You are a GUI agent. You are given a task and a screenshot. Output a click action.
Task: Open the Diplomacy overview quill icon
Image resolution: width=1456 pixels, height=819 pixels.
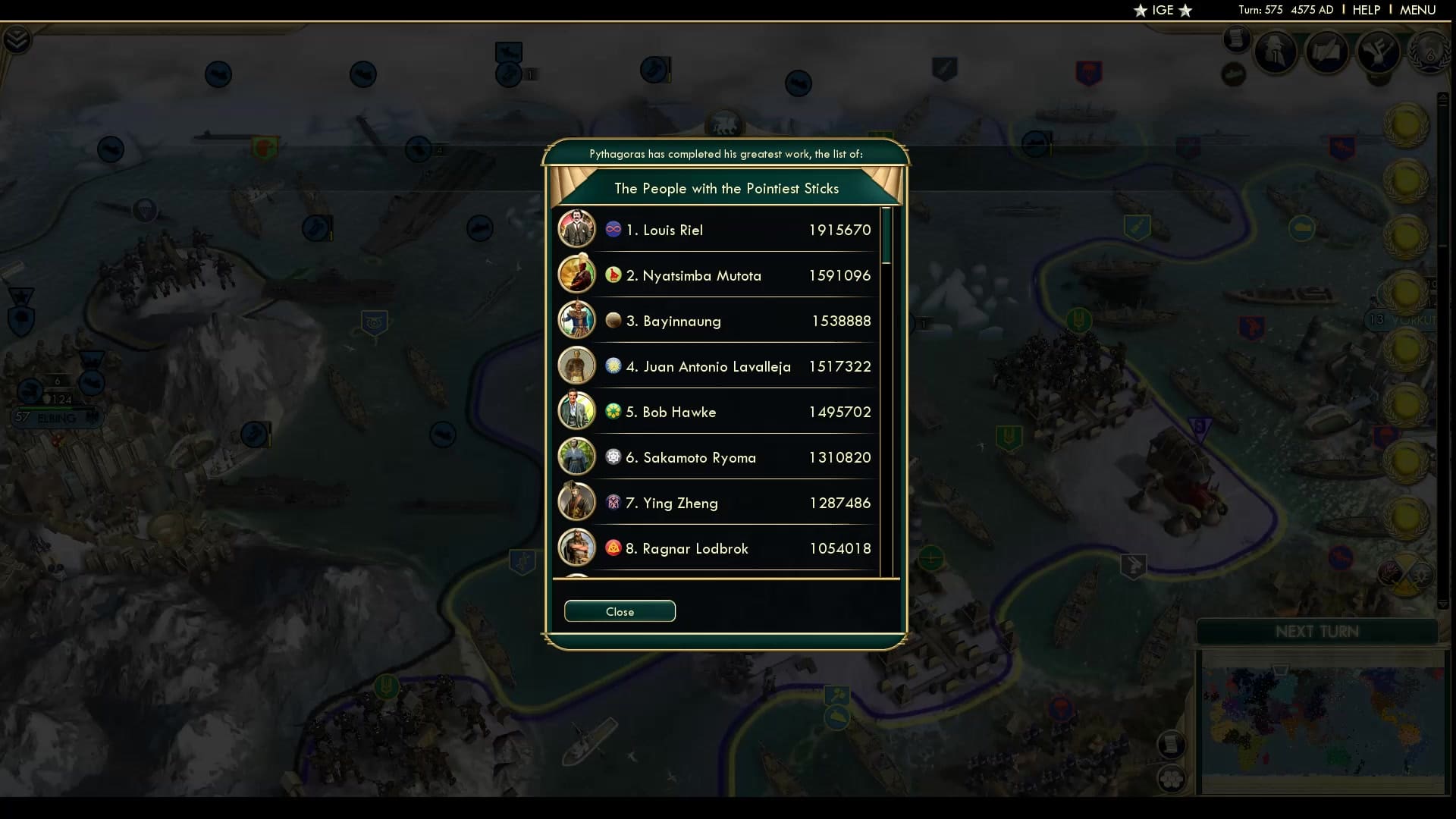click(x=1326, y=52)
